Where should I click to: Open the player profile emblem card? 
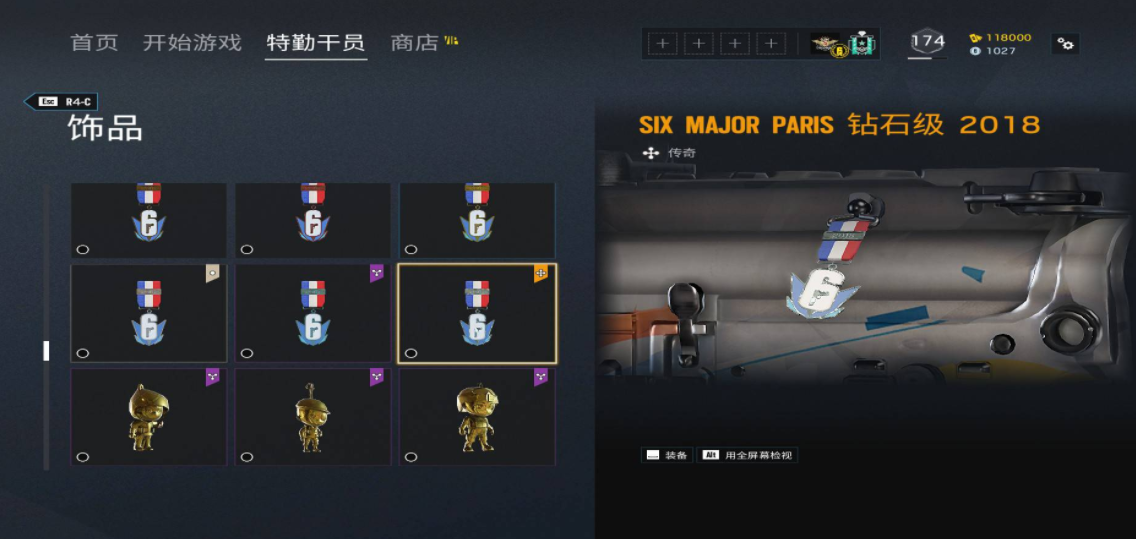click(x=843, y=44)
